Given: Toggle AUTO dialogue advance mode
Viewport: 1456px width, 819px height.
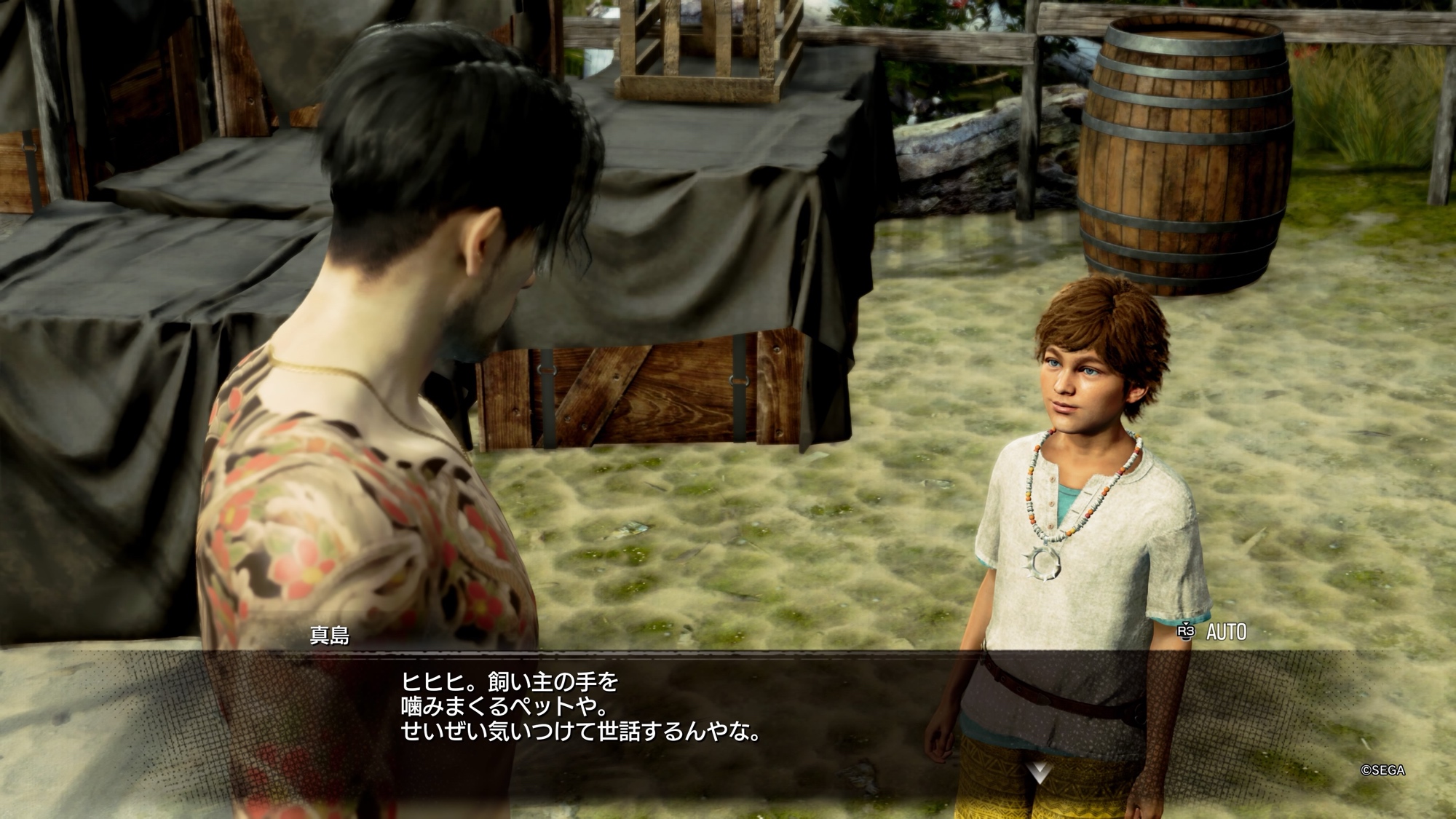Looking at the screenshot, I should point(1214,632).
